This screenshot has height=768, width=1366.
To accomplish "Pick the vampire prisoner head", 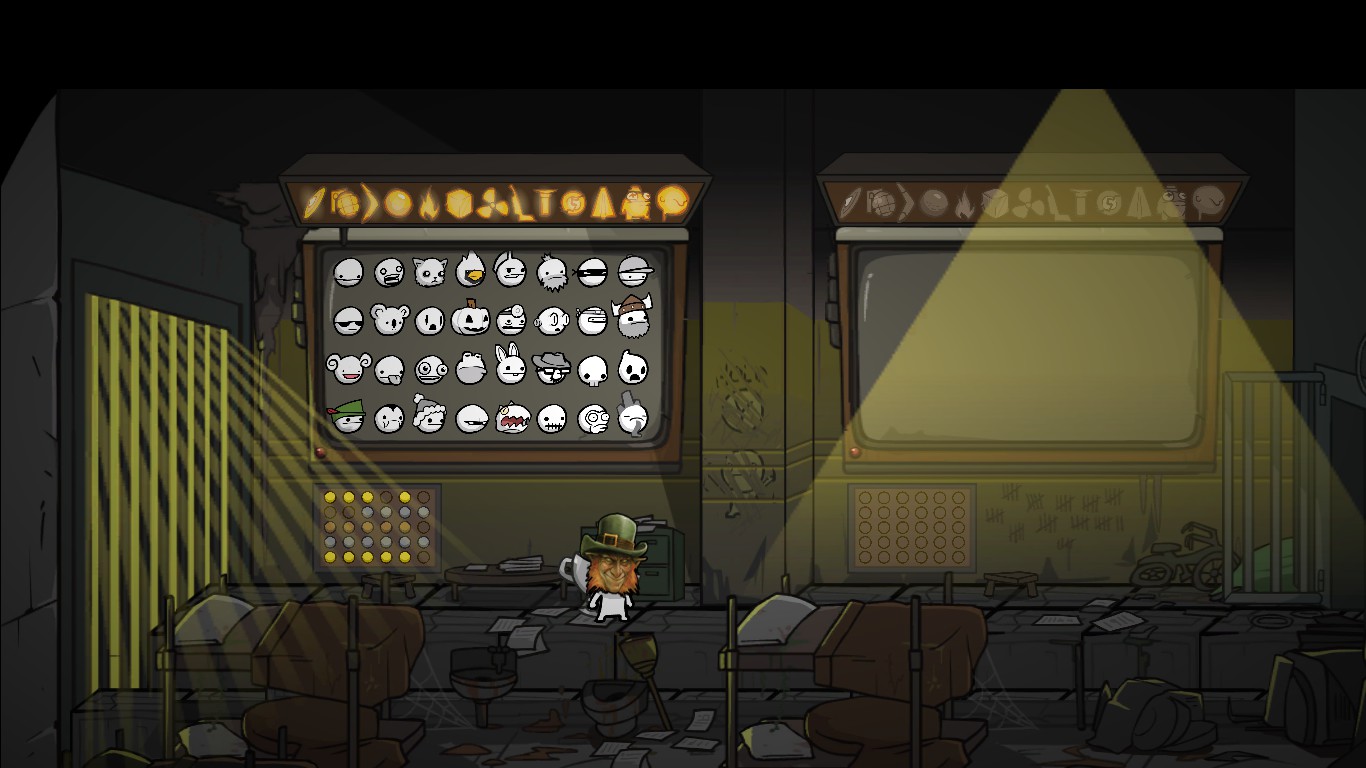I will pos(389,419).
